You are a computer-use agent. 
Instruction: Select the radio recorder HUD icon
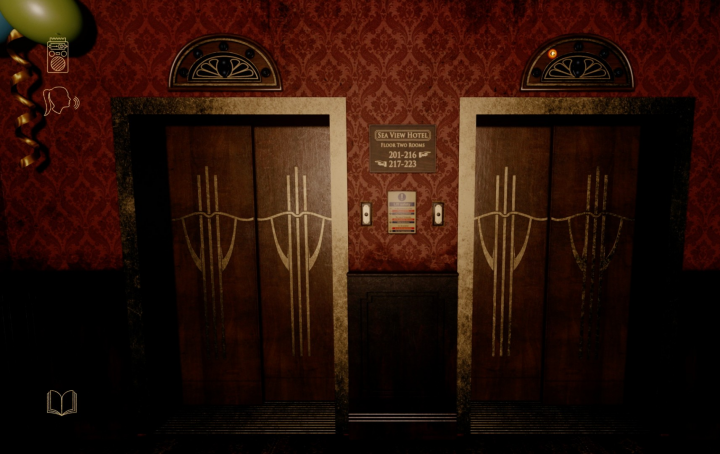[58, 55]
